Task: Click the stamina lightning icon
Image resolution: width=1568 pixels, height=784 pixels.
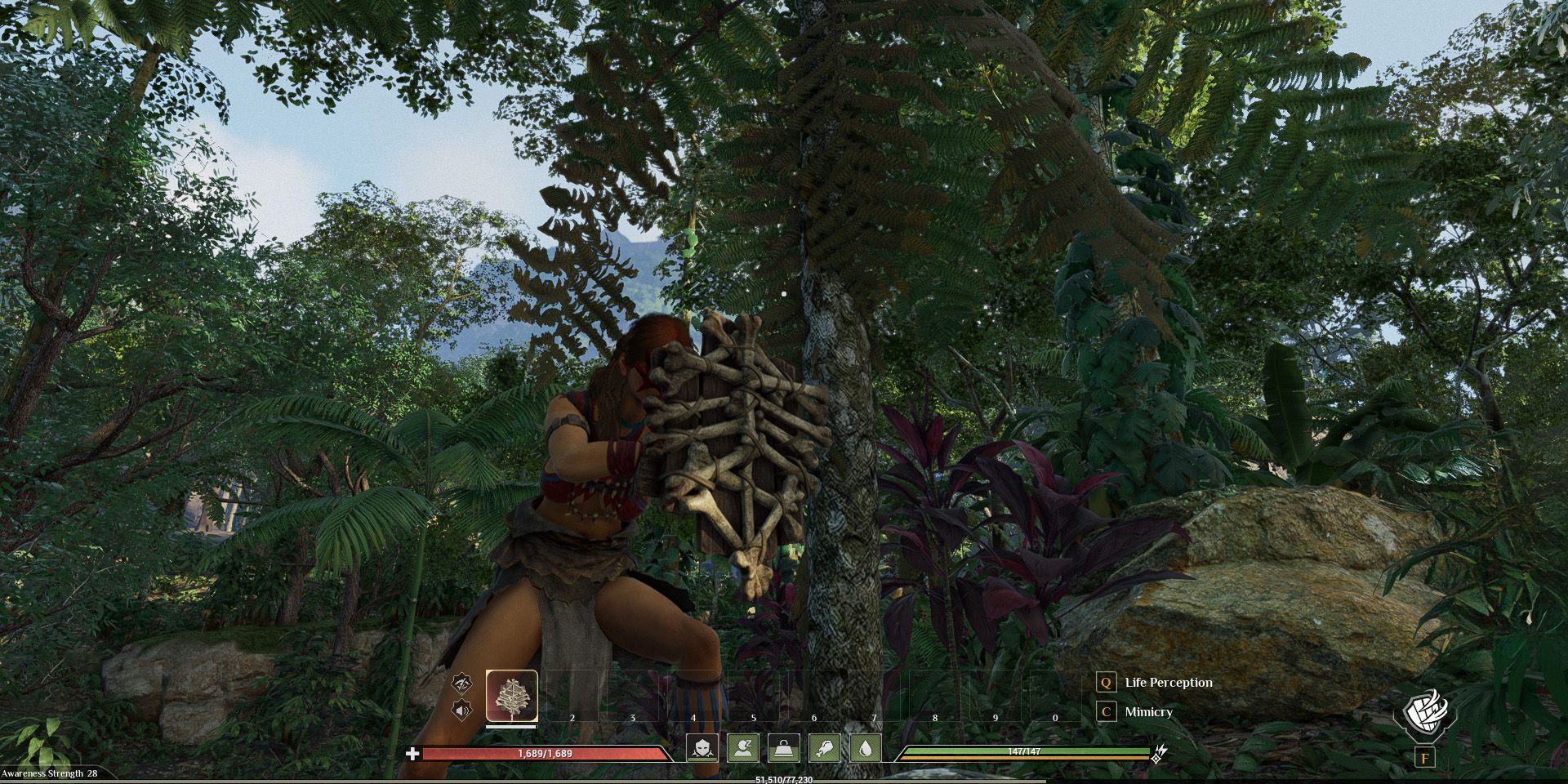Action: pyautogui.click(x=1161, y=753)
